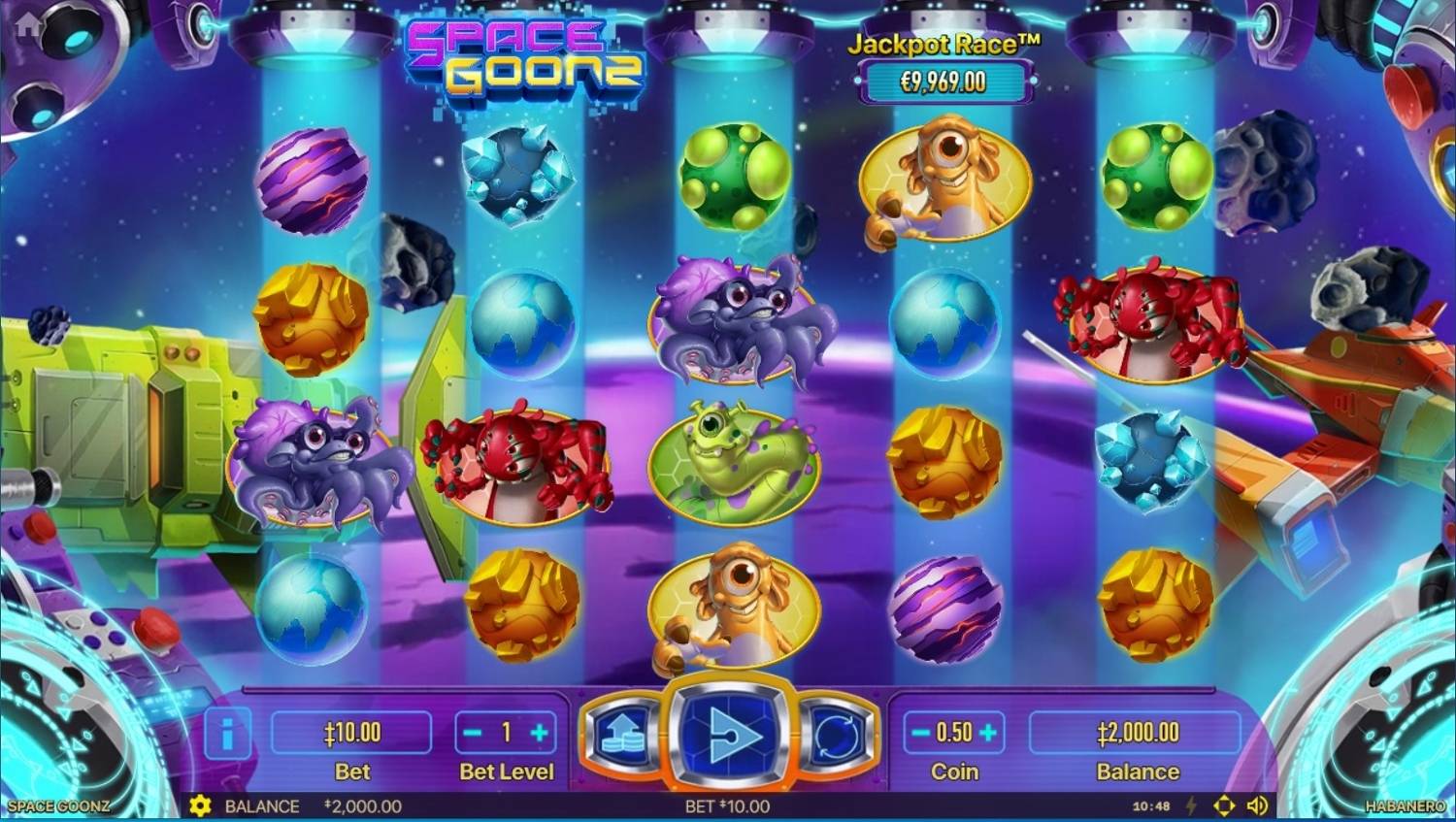Toggle fullscreen with the four-arrow icon

(1224, 806)
